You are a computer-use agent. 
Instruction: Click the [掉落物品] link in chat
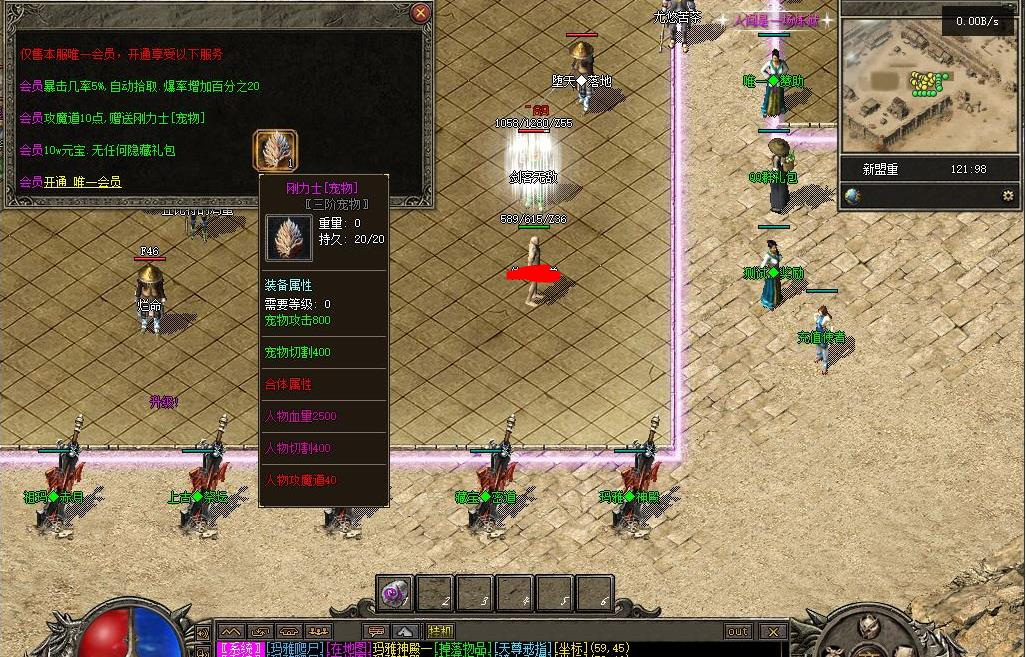(x=462, y=650)
